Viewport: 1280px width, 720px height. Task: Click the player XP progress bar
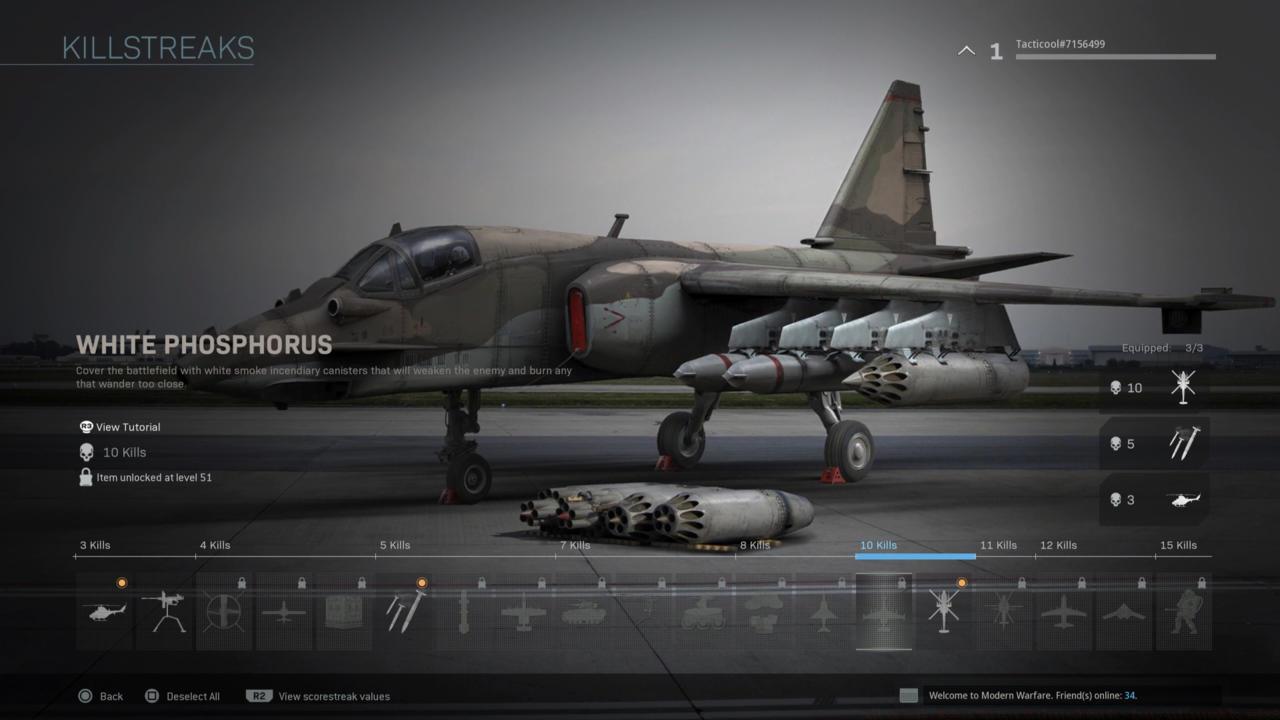(x=1115, y=58)
